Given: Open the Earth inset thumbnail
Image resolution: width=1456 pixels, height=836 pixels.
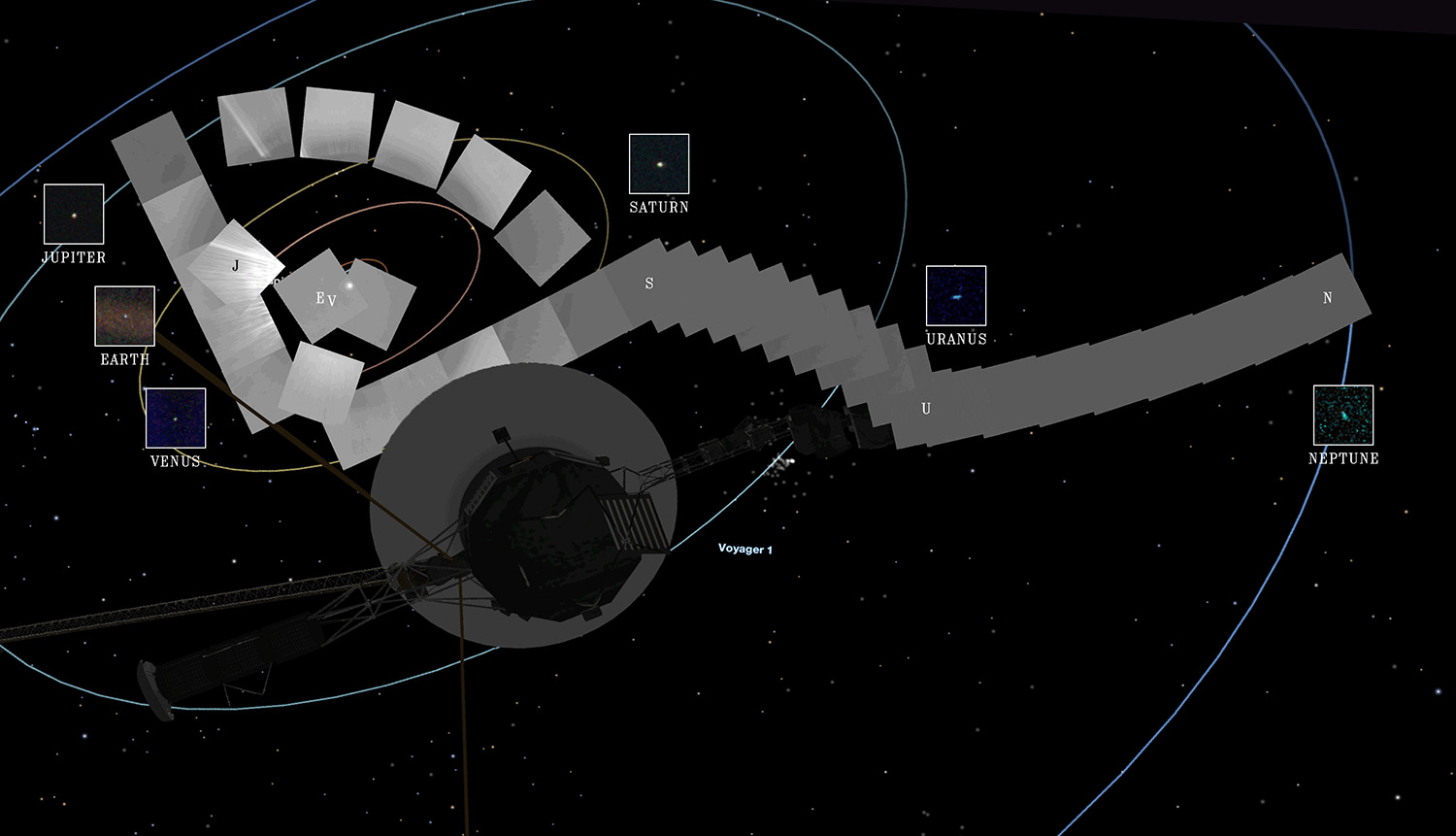Looking at the screenshot, I should tap(125, 316).
